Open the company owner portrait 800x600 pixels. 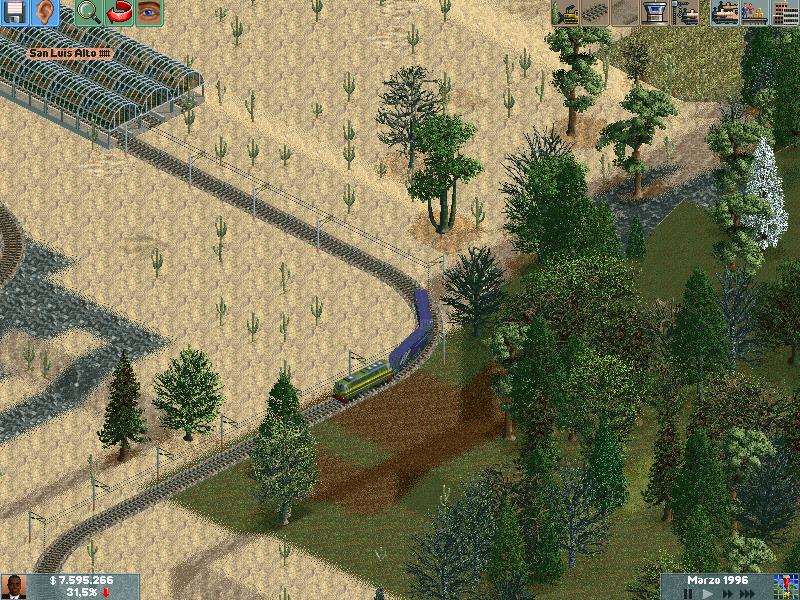[x=14, y=586]
